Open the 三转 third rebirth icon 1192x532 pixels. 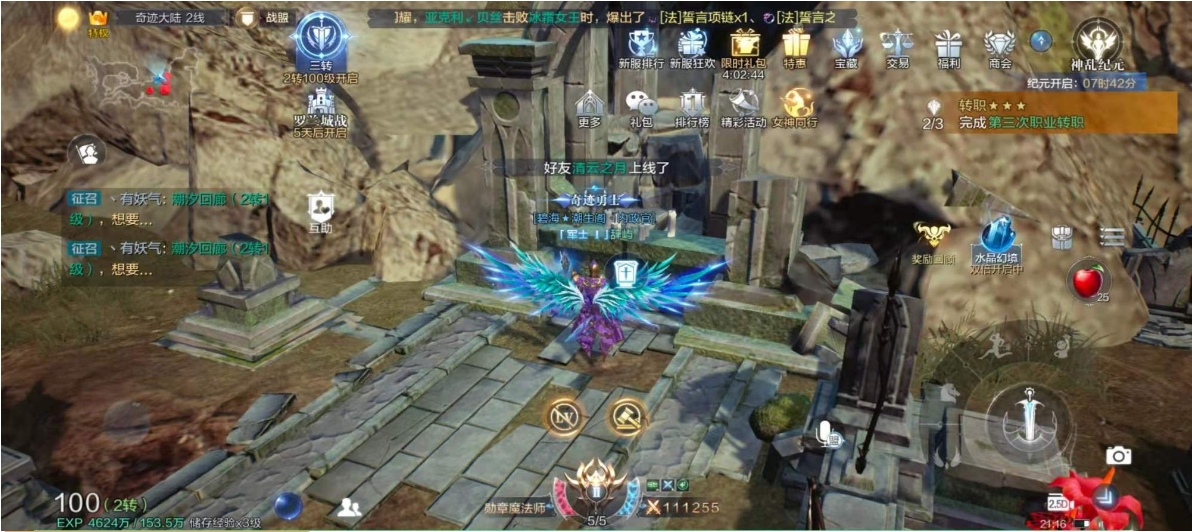point(320,42)
